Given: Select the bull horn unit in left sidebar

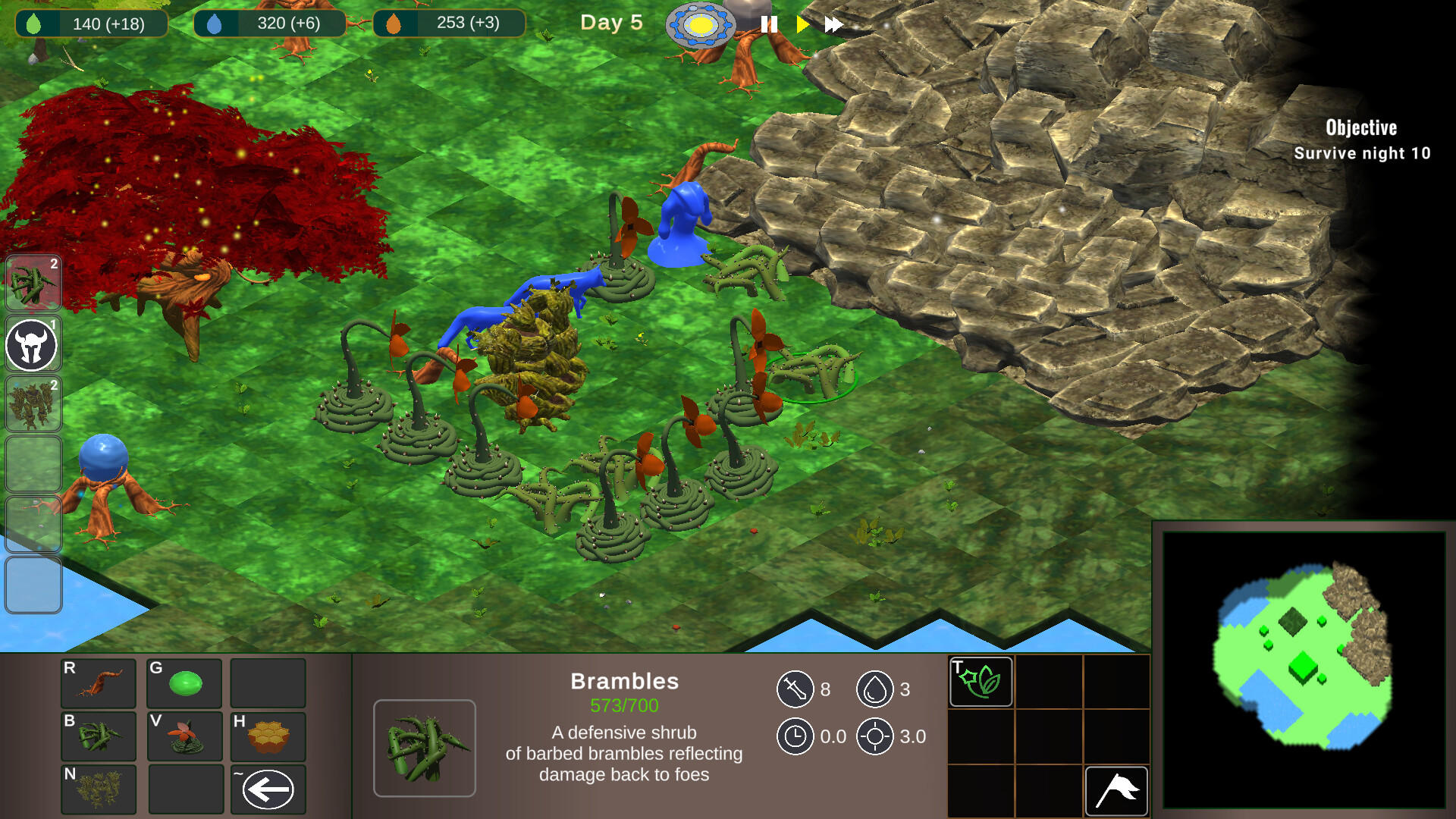Looking at the screenshot, I should pos(33,344).
